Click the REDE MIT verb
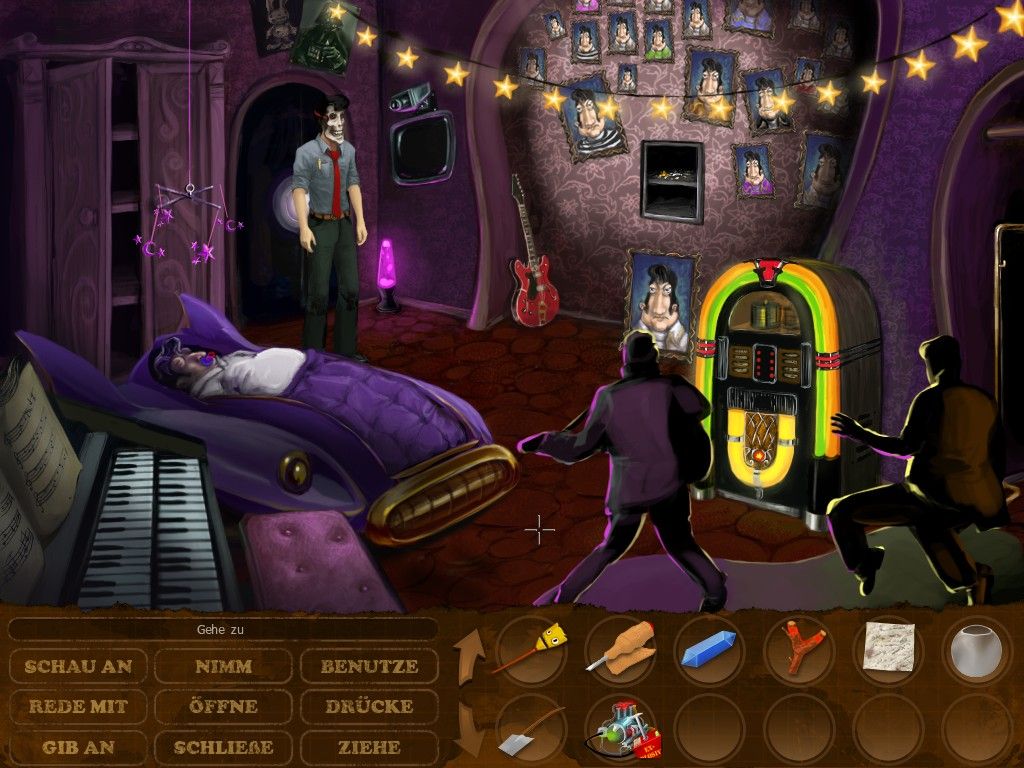Viewport: 1024px width, 768px height. pyautogui.click(x=79, y=706)
